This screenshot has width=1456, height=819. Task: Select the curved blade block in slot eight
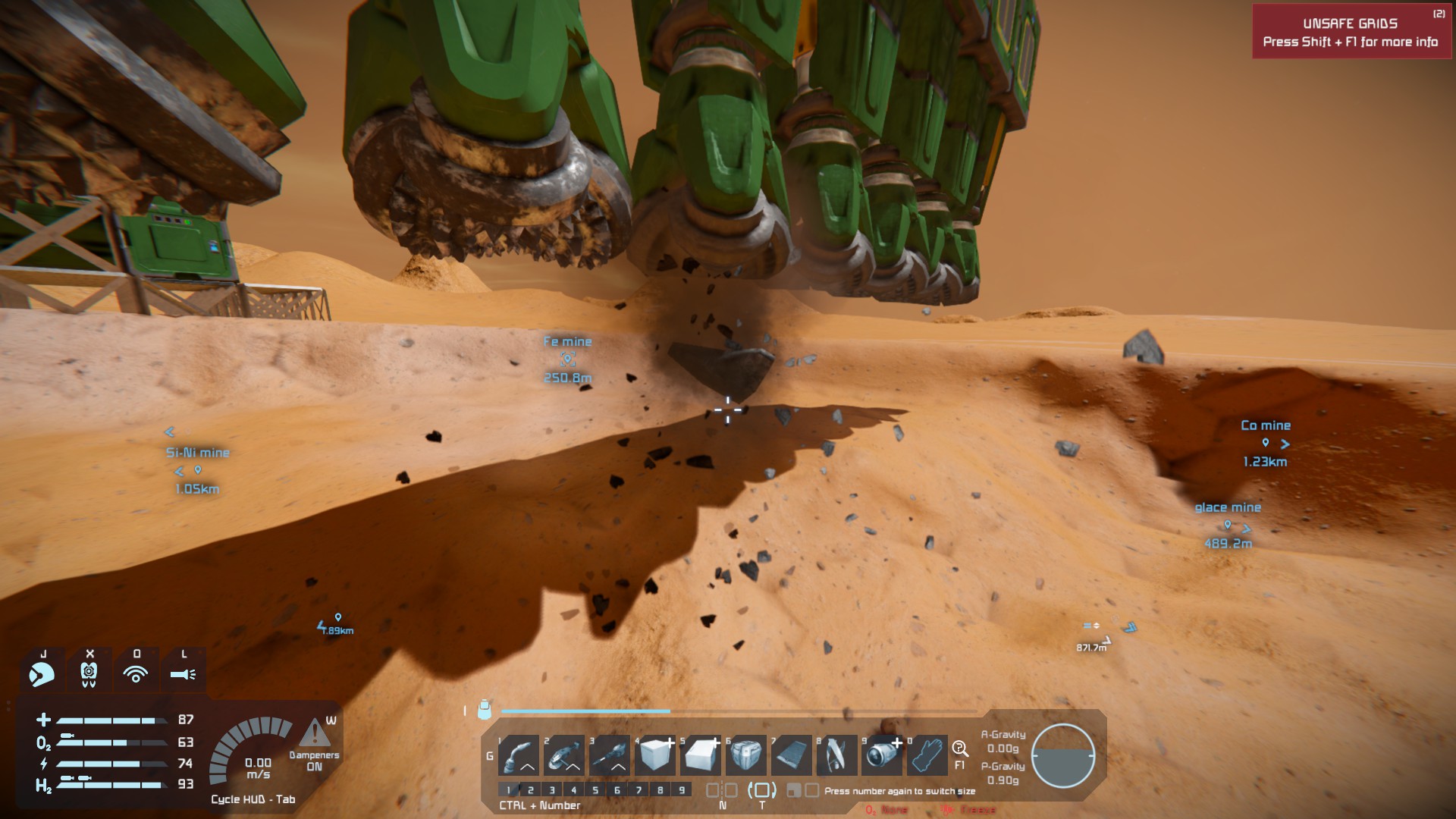[x=837, y=755]
